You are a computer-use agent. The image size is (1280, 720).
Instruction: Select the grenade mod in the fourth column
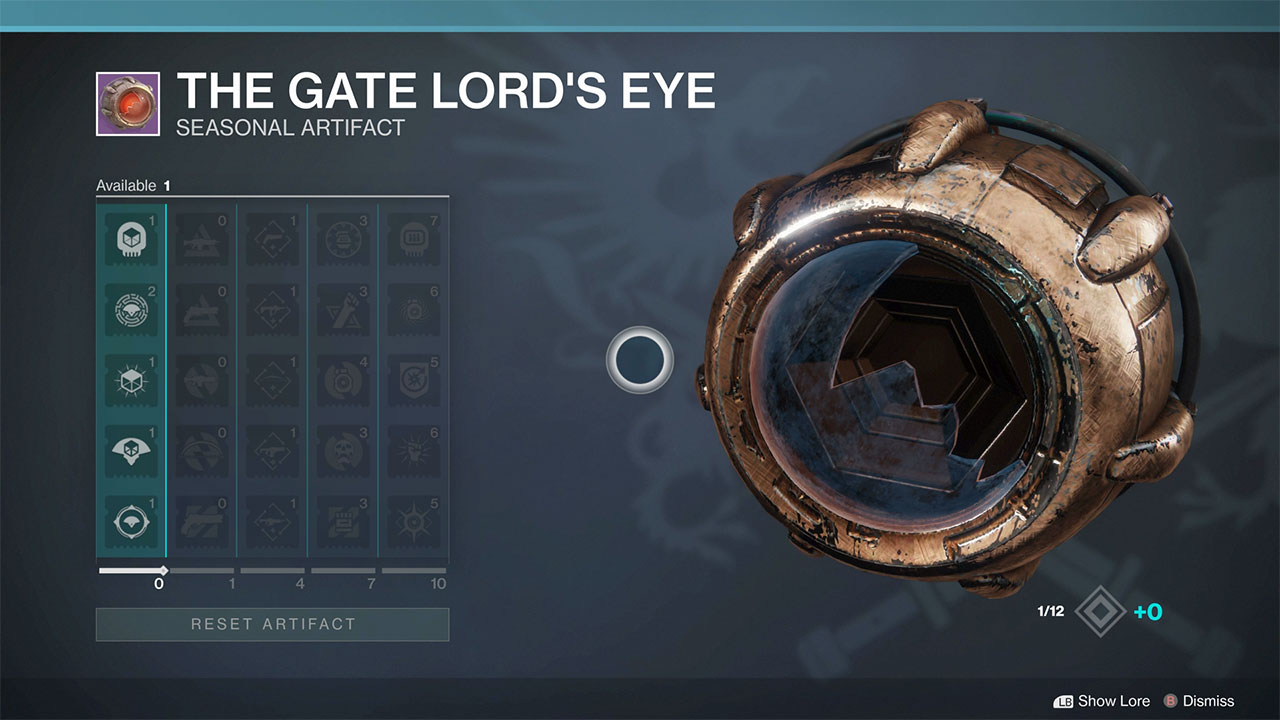[x=343, y=310]
